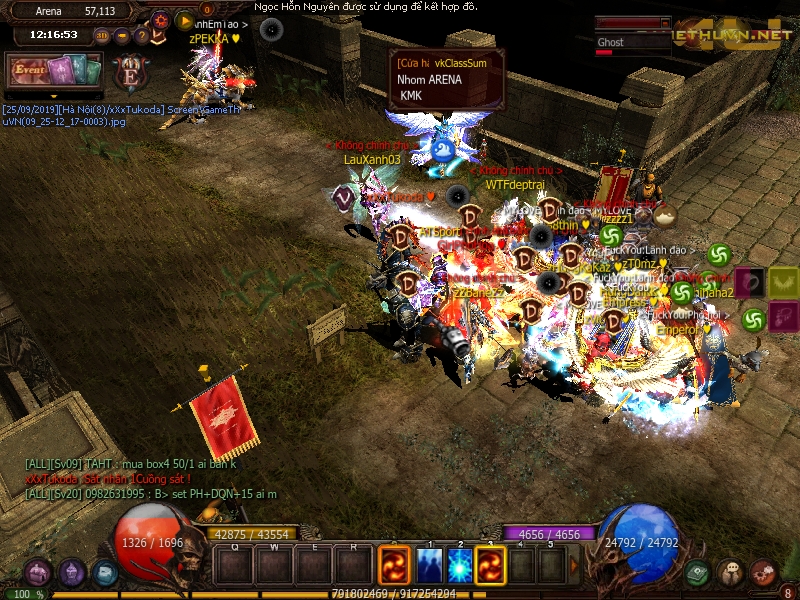Click the blue round icon beside the helmet

point(105,573)
